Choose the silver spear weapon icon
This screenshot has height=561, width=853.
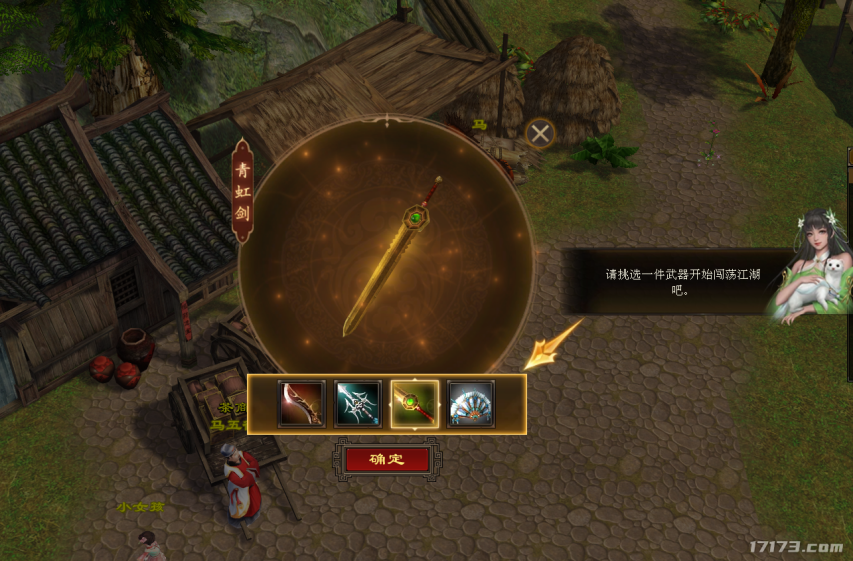pos(357,404)
